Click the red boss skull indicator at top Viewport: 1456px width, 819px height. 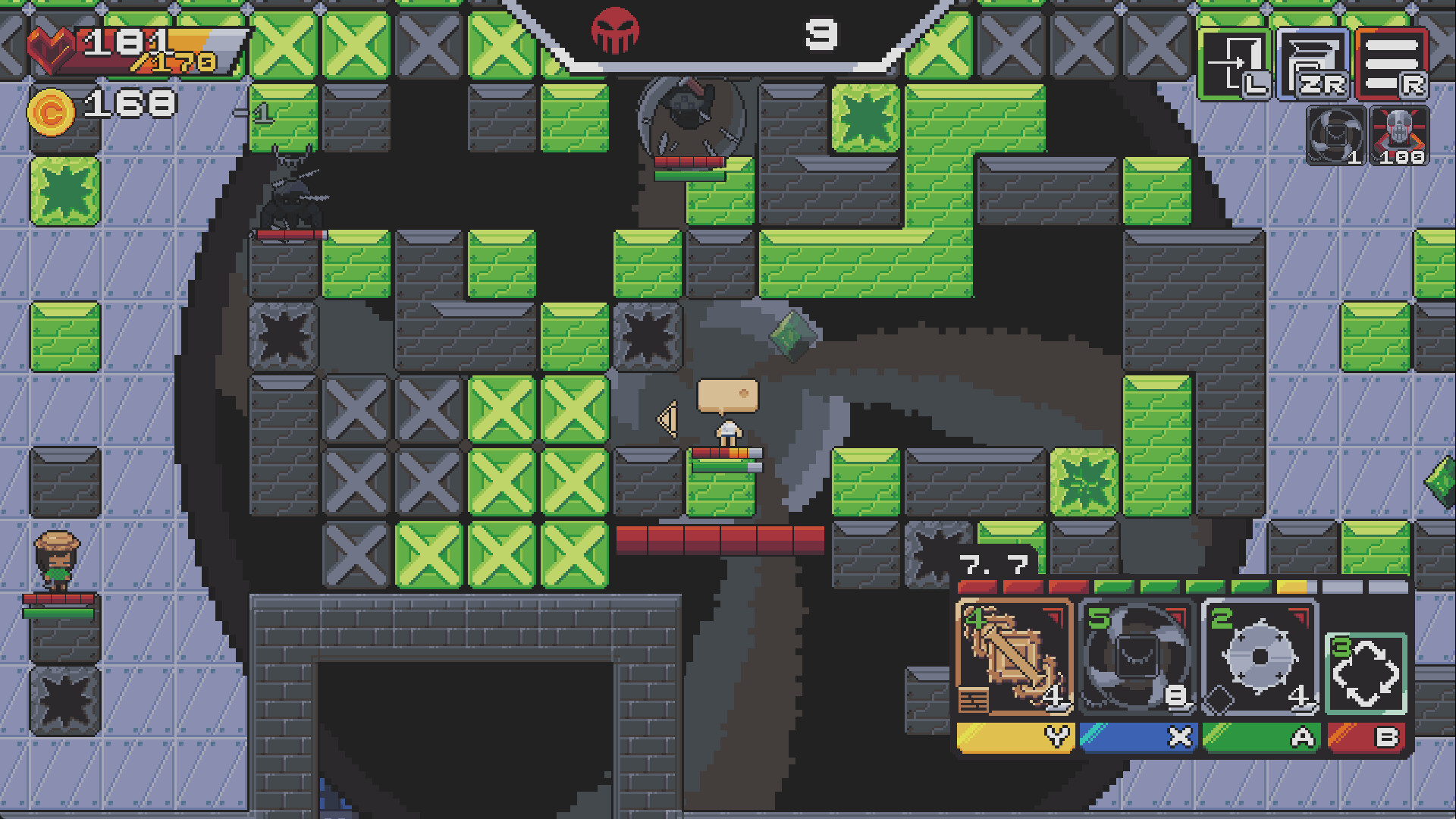(x=616, y=30)
